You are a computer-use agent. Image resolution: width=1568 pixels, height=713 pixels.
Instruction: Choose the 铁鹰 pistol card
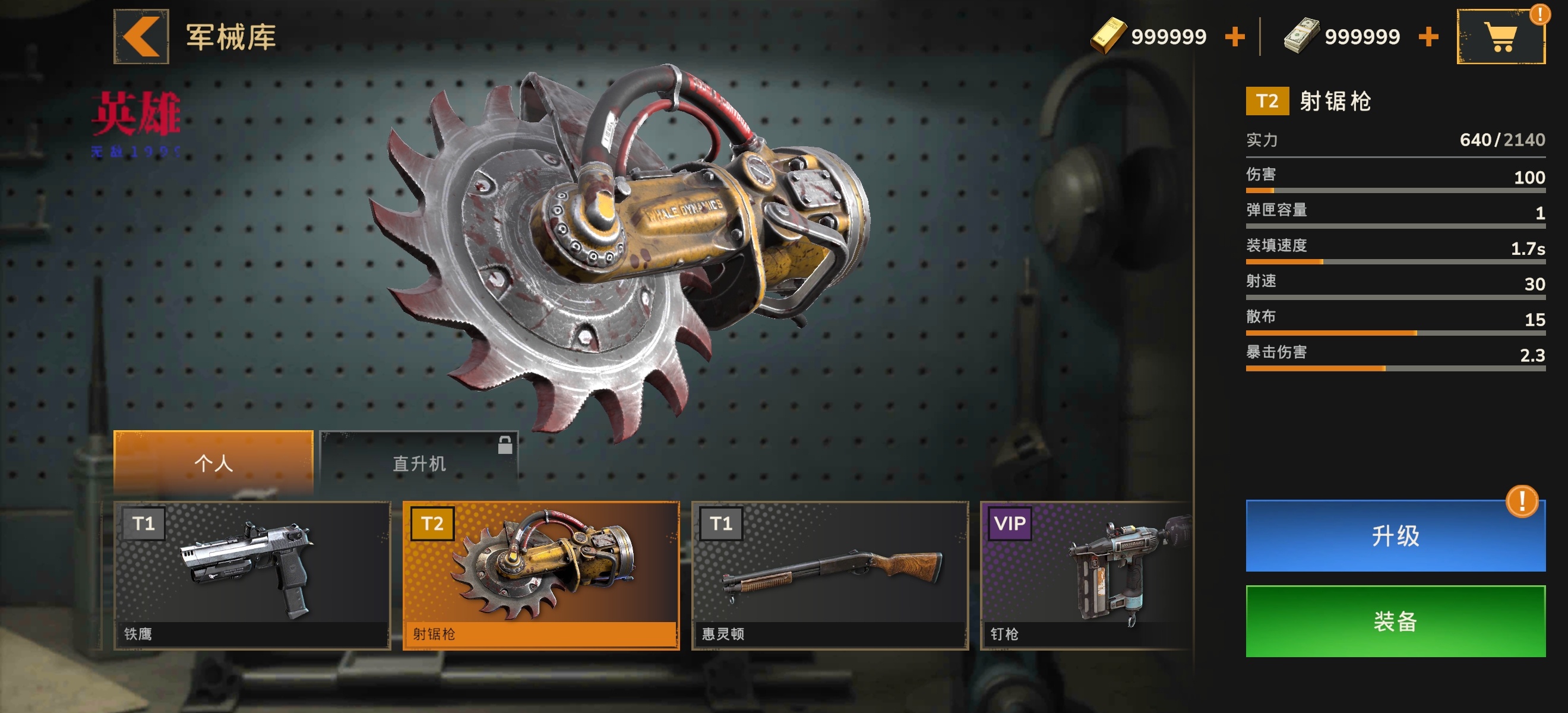click(252, 575)
